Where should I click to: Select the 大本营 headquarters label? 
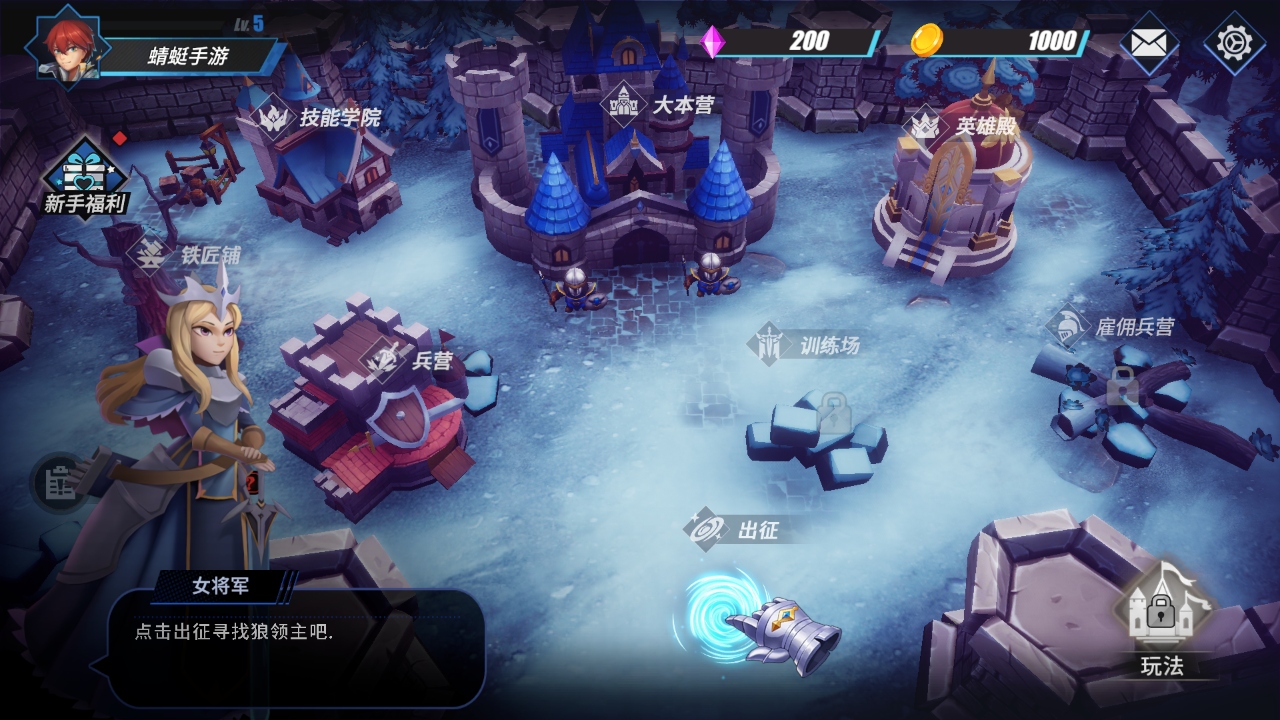(x=662, y=104)
